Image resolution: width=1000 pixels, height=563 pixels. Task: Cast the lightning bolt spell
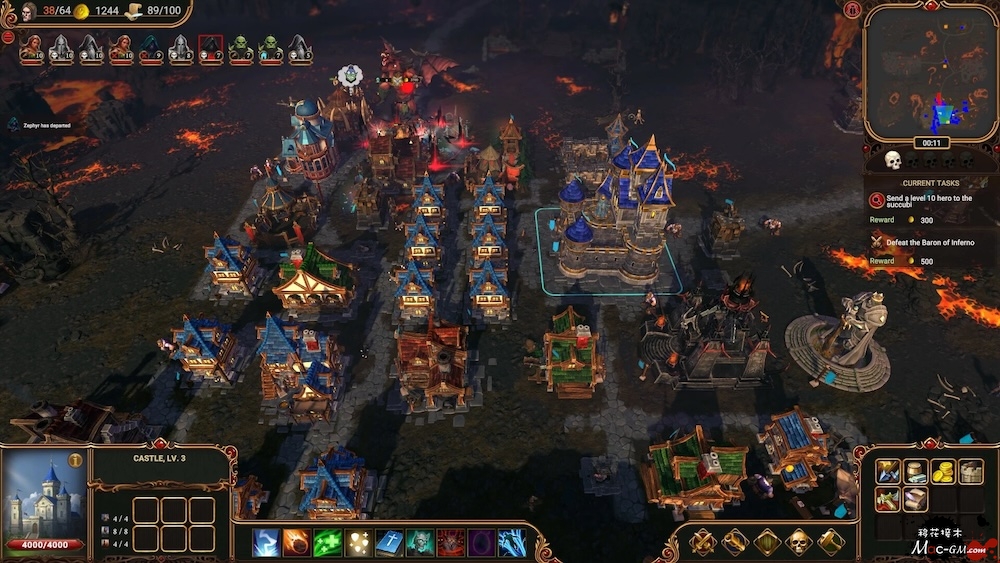click(x=266, y=542)
